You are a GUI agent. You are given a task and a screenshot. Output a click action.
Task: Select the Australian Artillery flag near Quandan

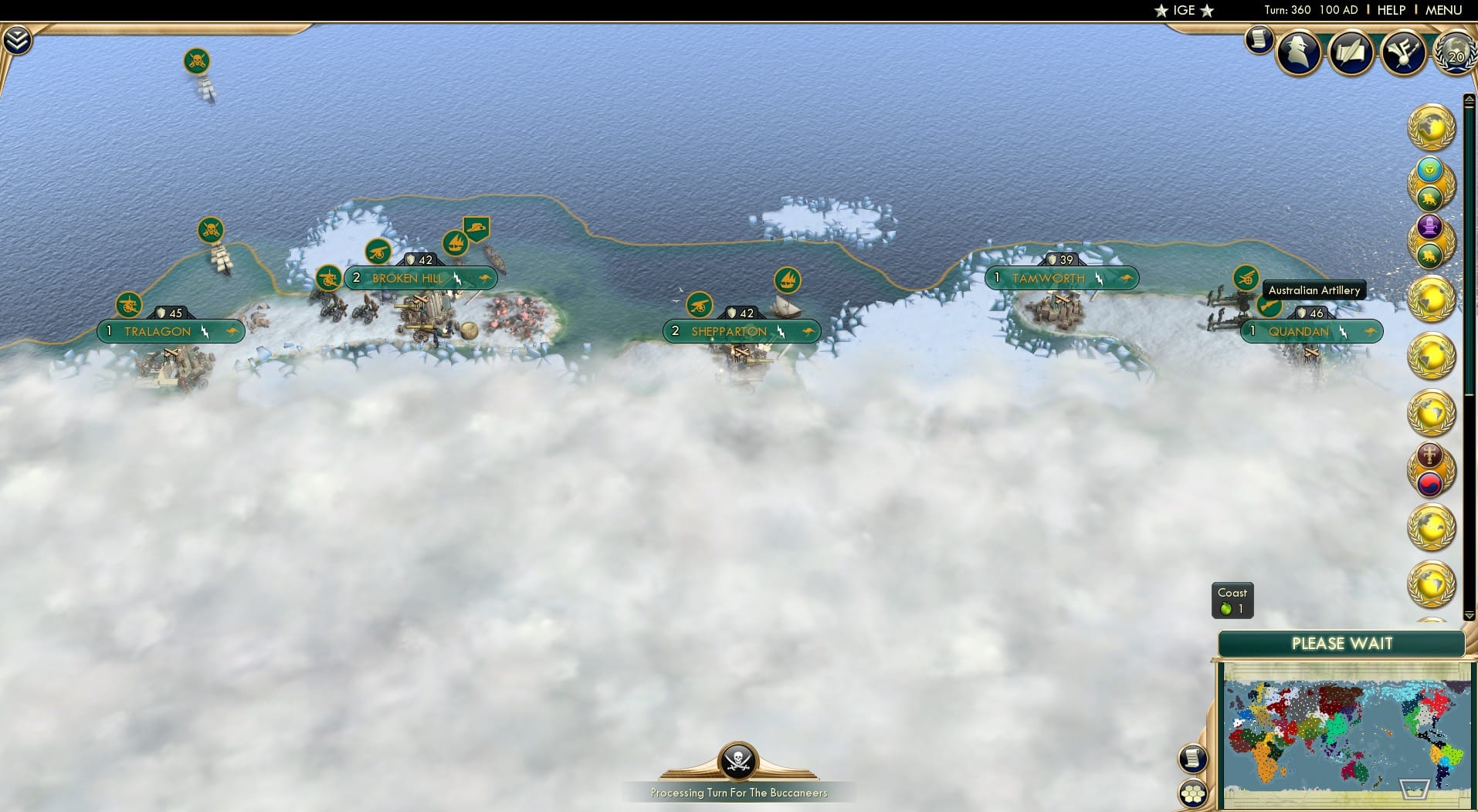[1245, 279]
